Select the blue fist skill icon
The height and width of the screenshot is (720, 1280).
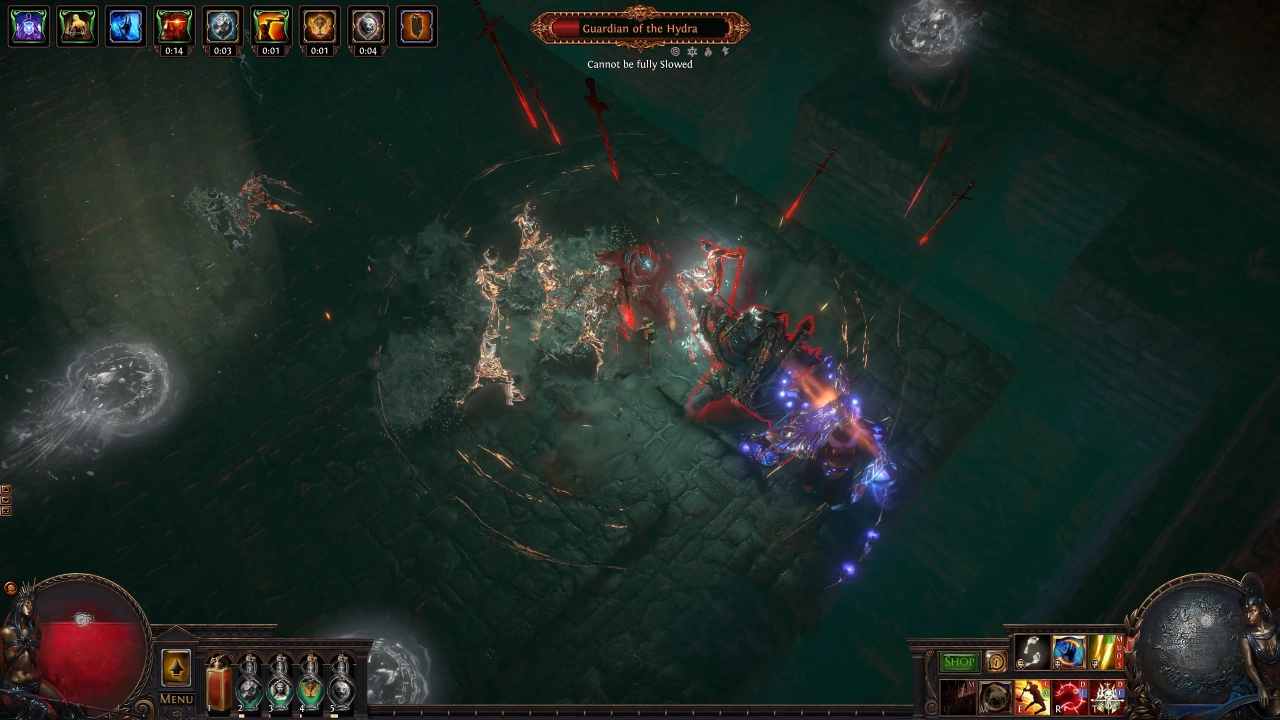tap(1069, 652)
